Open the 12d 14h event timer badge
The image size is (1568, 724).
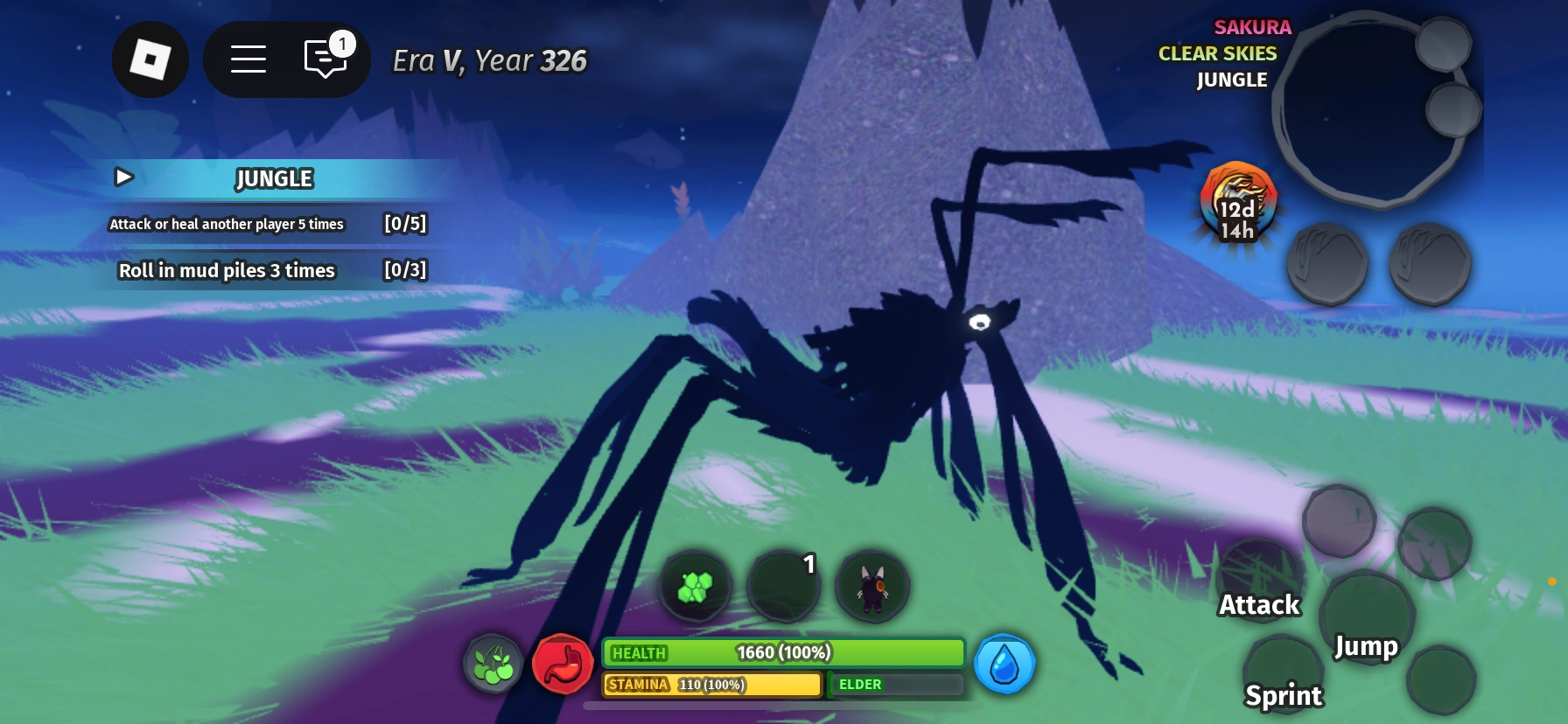point(1236,203)
